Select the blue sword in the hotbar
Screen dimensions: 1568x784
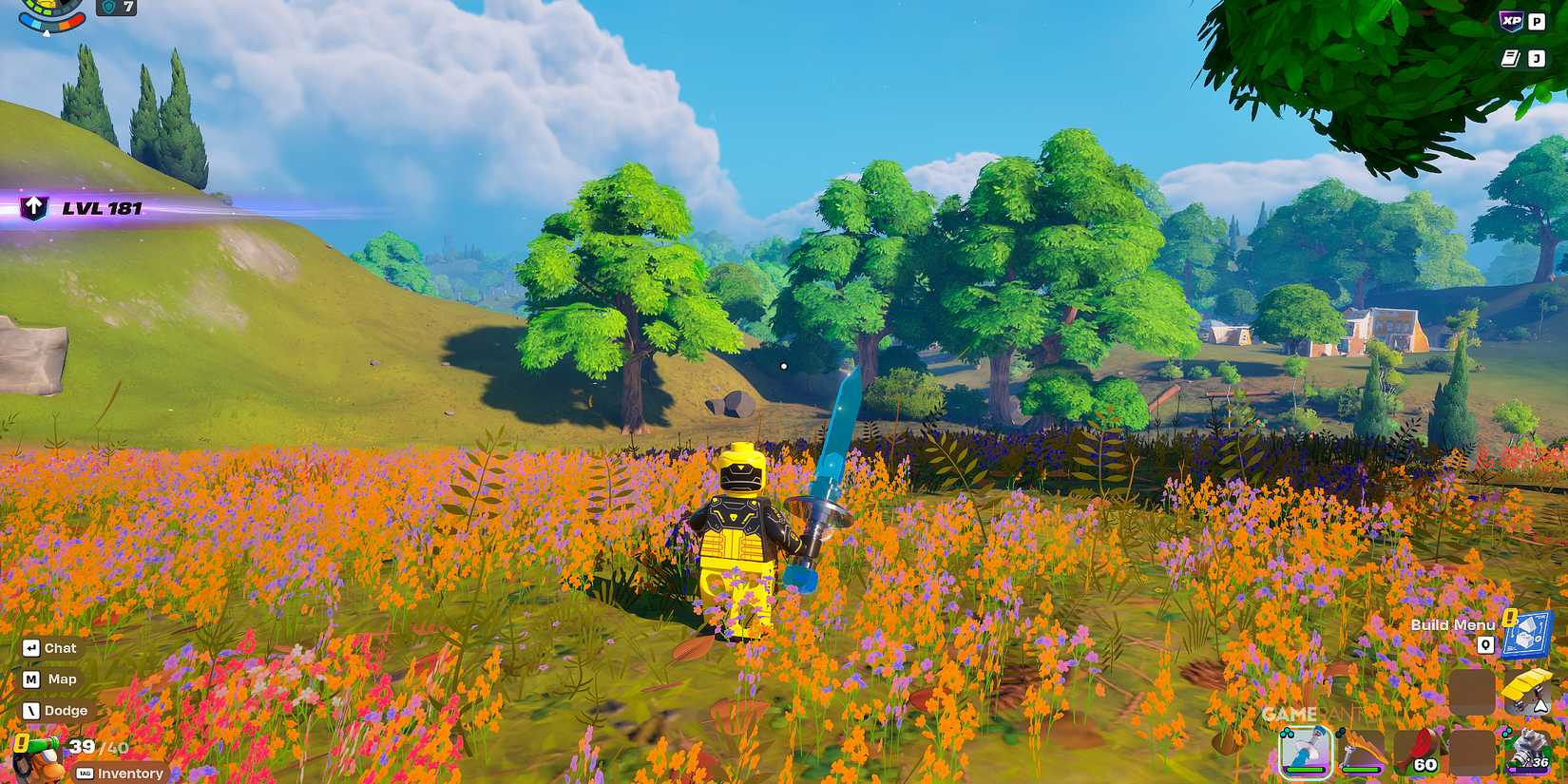(1305, 752)
